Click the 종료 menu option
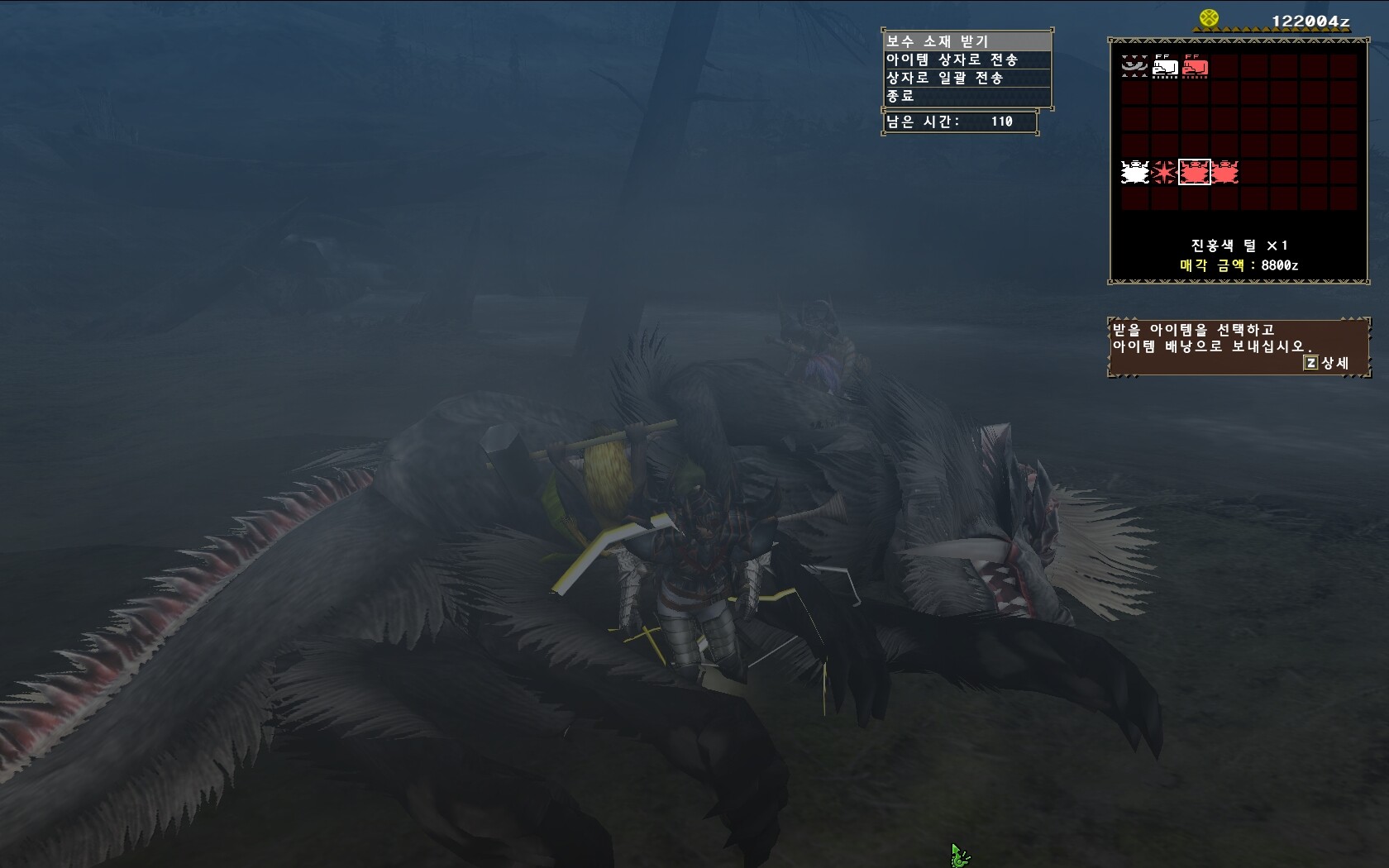Viewport: 1389px width, 868px height. (x=967, y=96)
